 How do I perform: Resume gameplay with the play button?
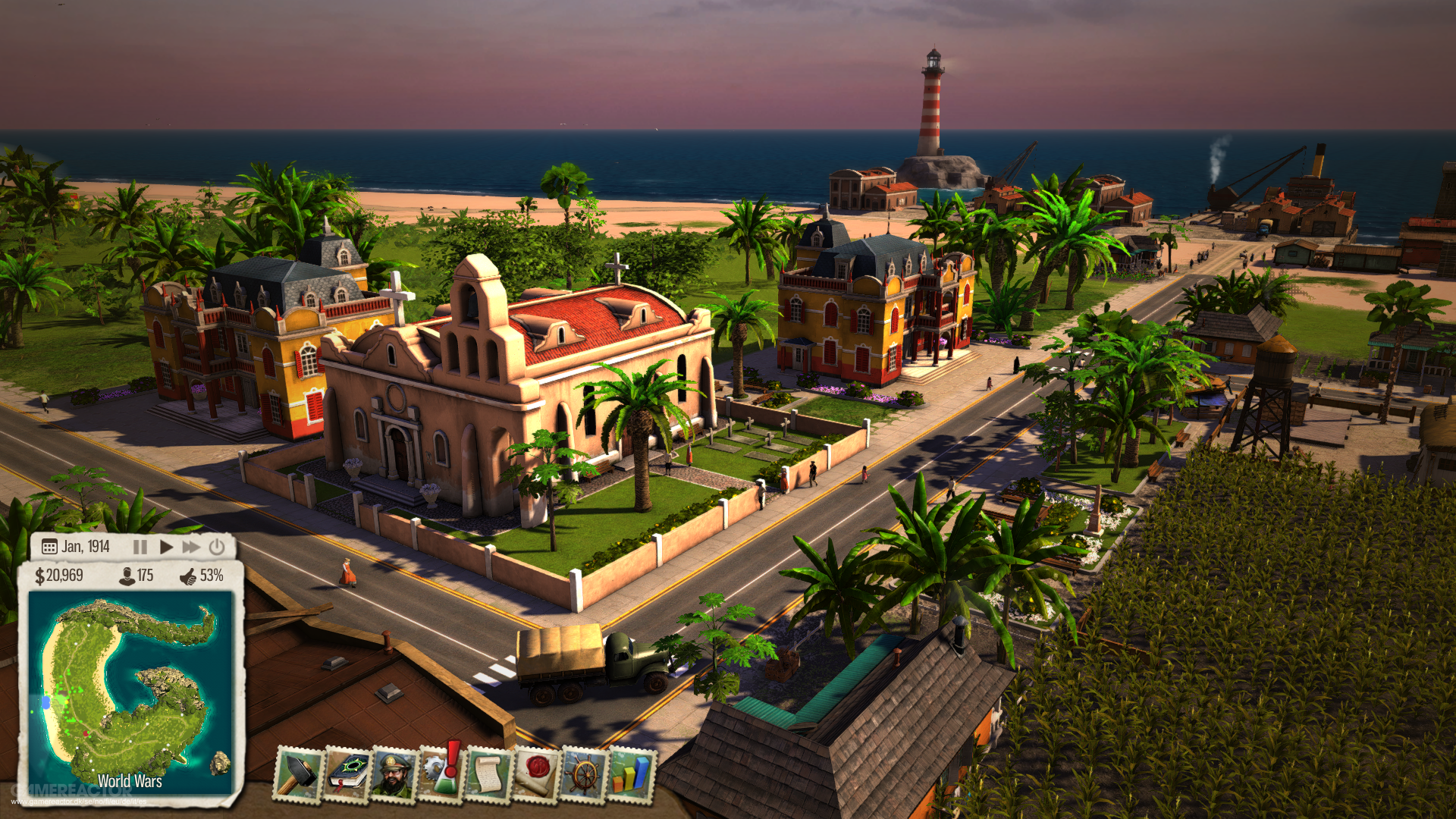(x=167, y=547)
